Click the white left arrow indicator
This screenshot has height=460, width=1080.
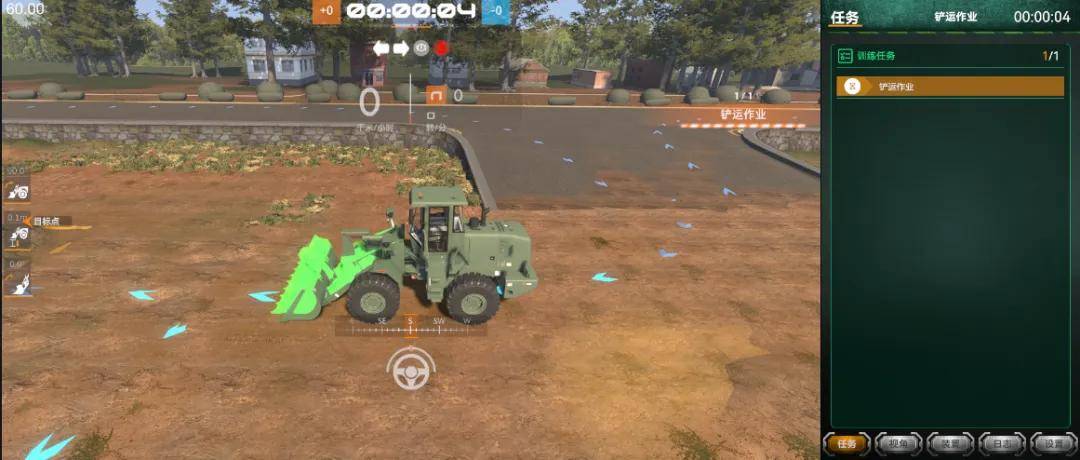coord(381,48)
